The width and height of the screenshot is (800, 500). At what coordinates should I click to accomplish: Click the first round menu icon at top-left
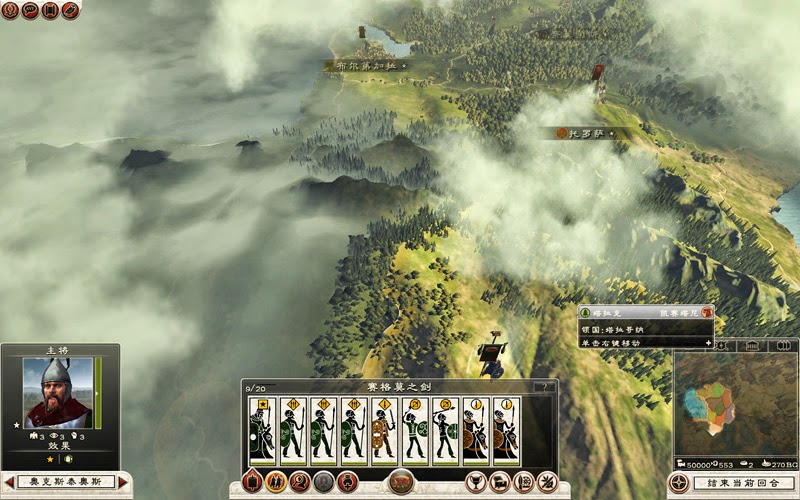coord(10,11)
